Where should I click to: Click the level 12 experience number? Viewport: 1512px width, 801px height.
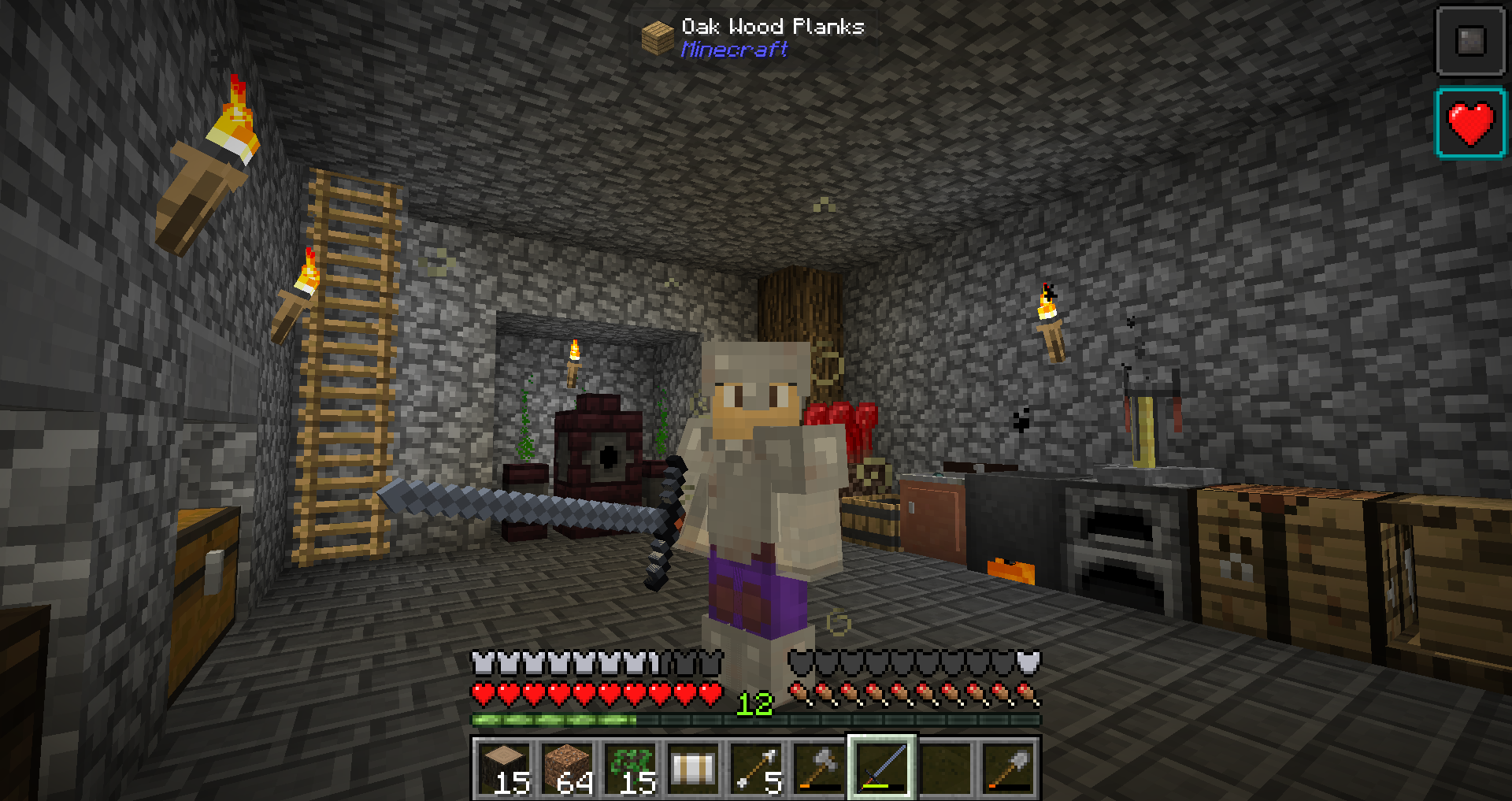pyautogui.click(x=754, y=705)
